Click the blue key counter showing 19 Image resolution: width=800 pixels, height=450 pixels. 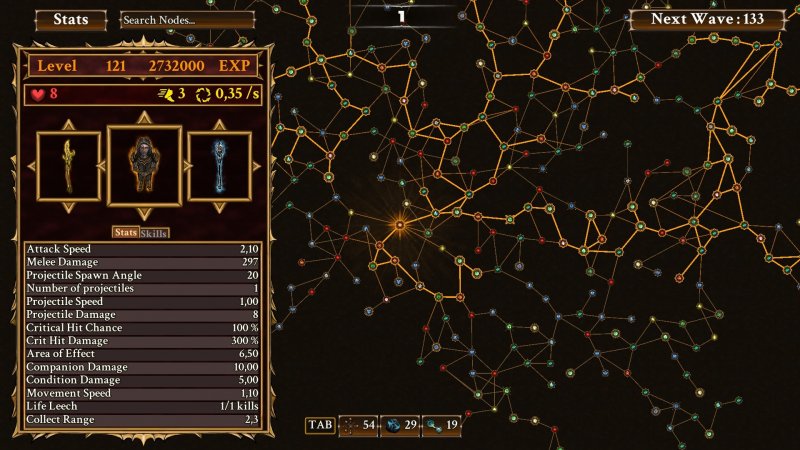443,425
